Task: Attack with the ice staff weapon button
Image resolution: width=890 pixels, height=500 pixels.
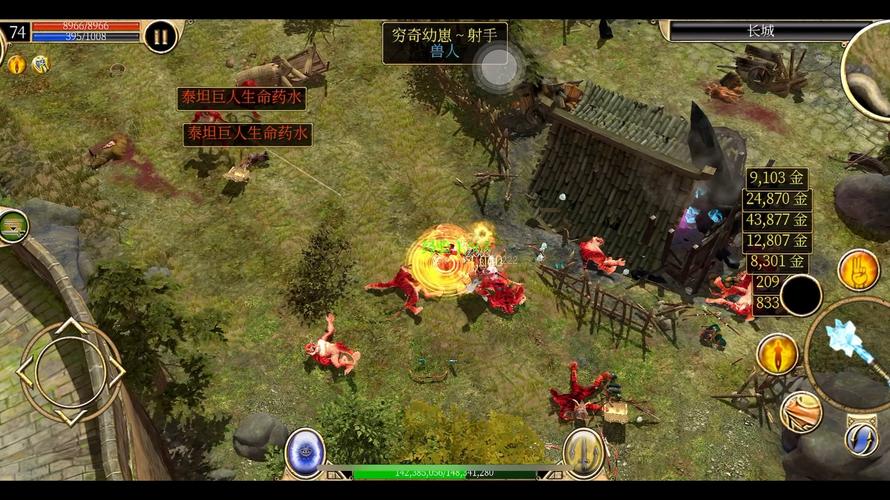Action: coord(850,341)
